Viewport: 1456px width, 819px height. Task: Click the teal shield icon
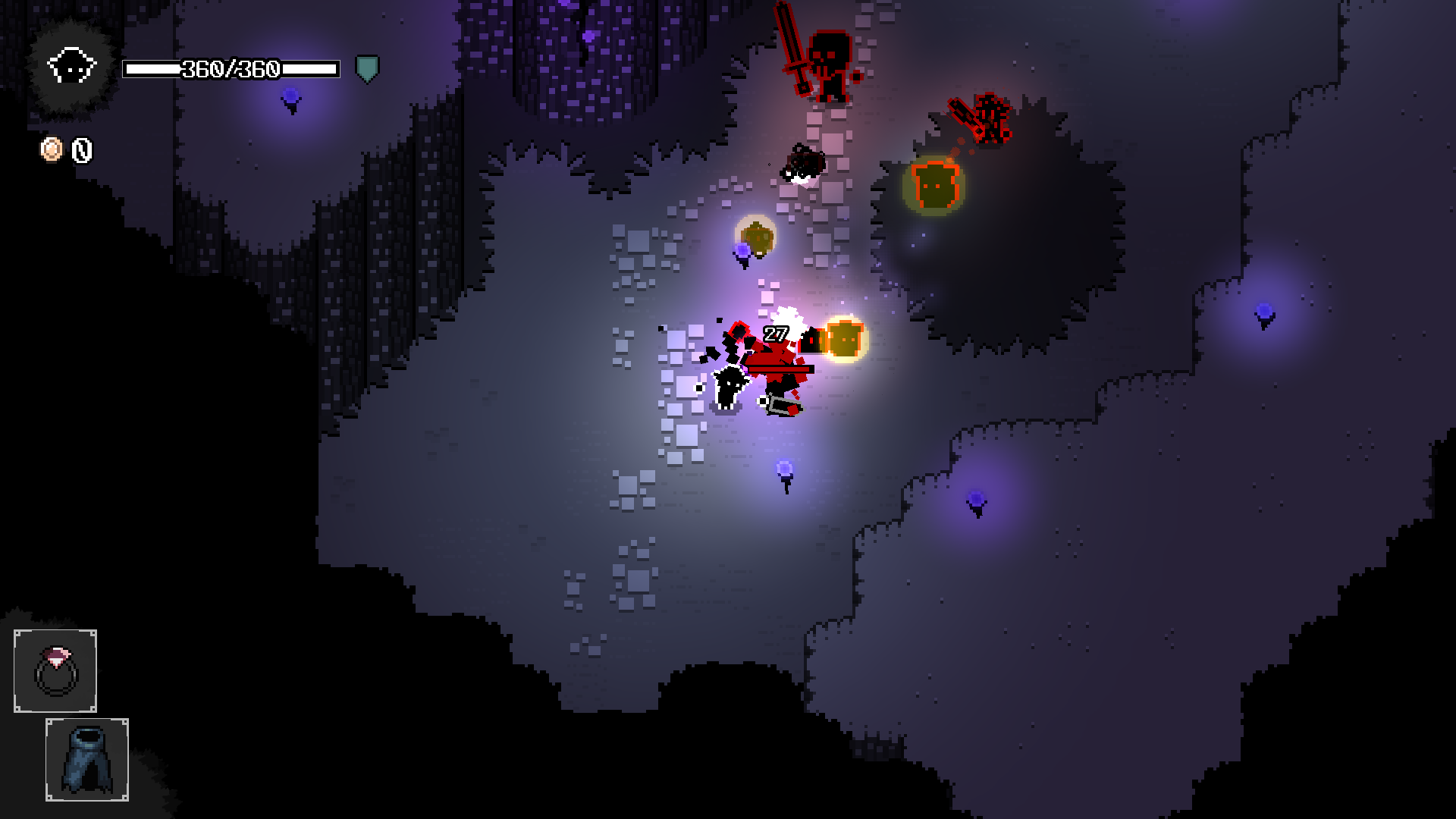[x=367, y=69]
